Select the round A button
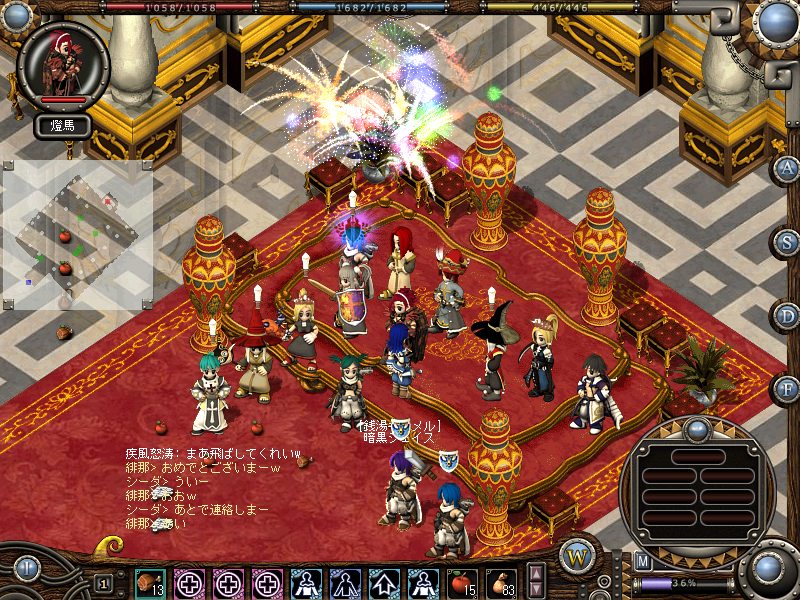This screenshot has width=800, height=600. (787, 167)
